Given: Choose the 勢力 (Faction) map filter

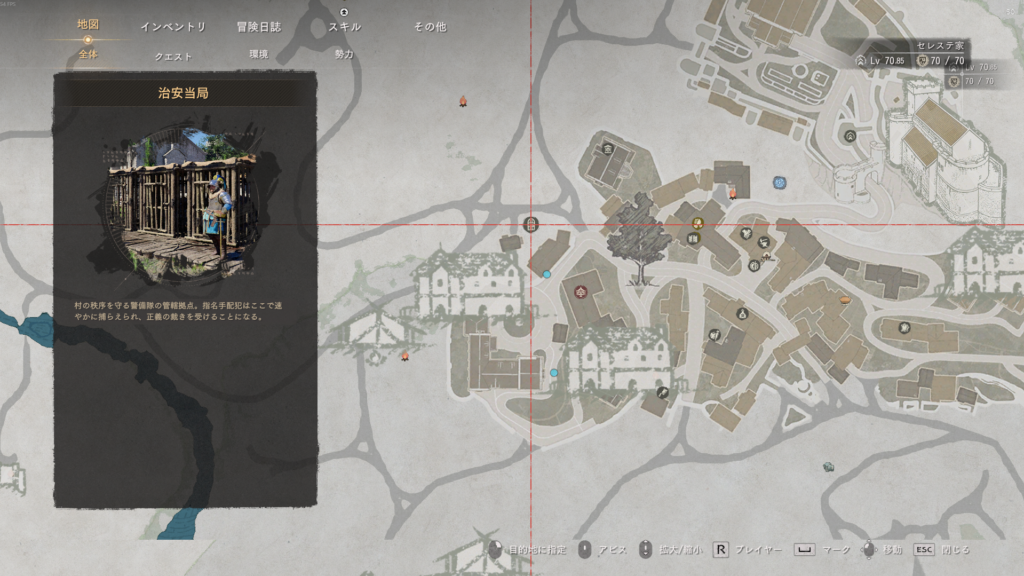Looking at the screenshot, I should click(344, 54).
